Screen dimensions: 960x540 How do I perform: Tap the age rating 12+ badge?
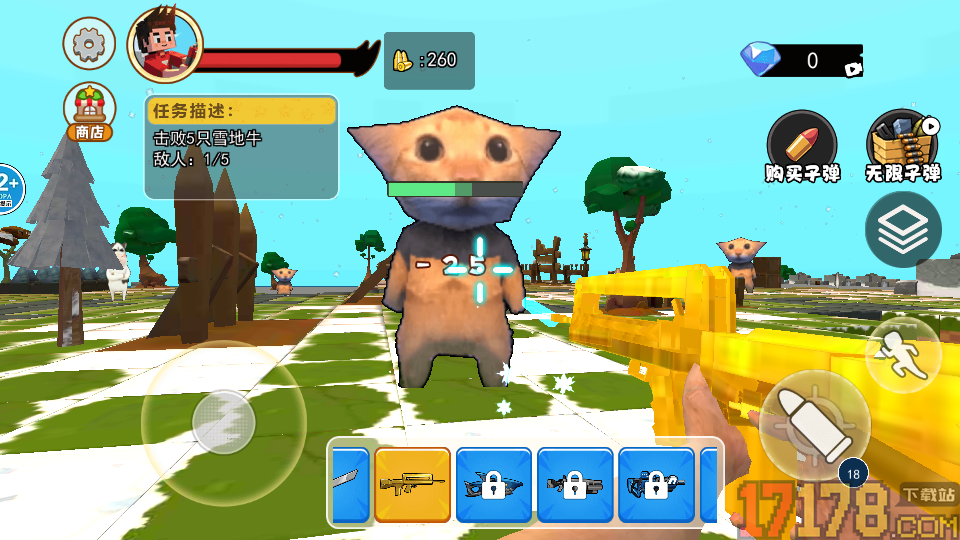(8, 187)
